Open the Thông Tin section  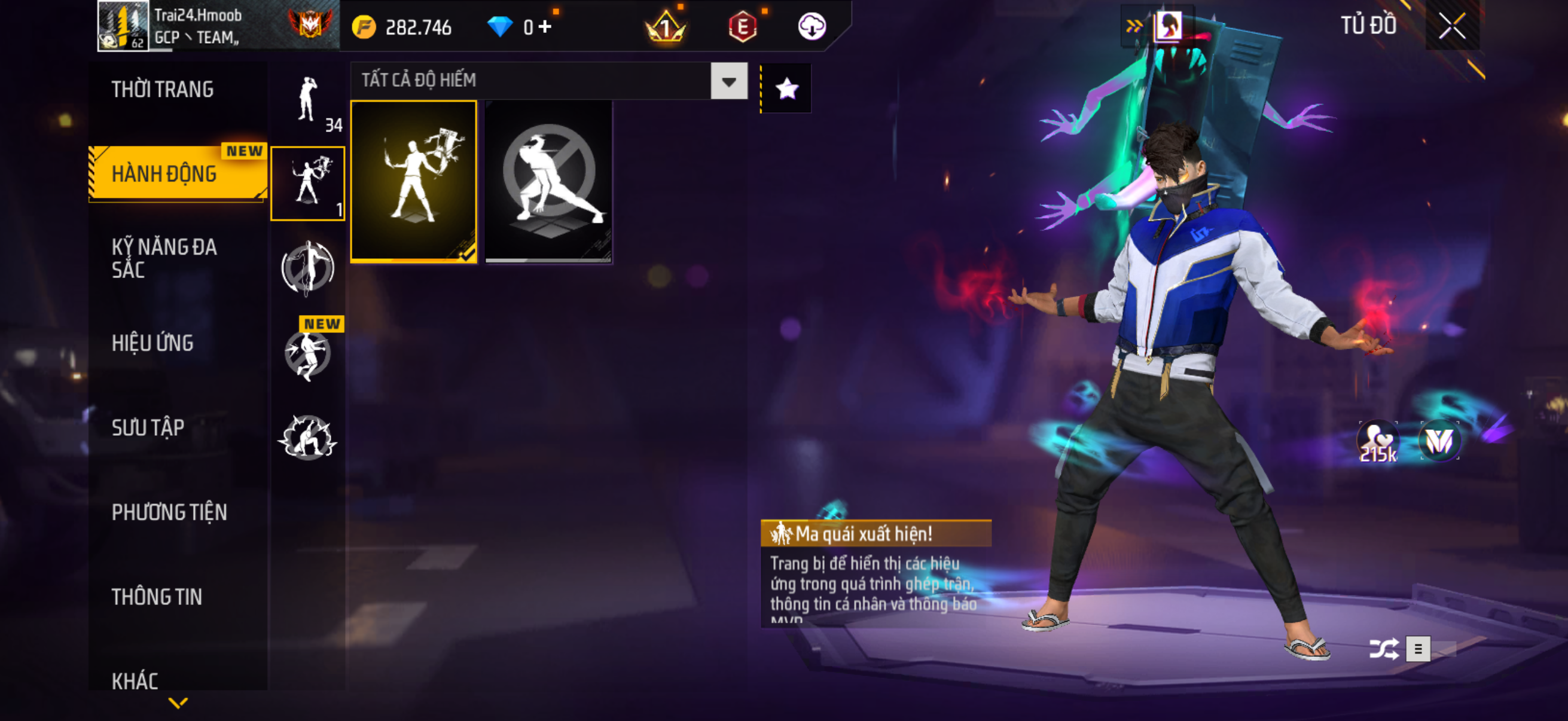pos(157,597)
